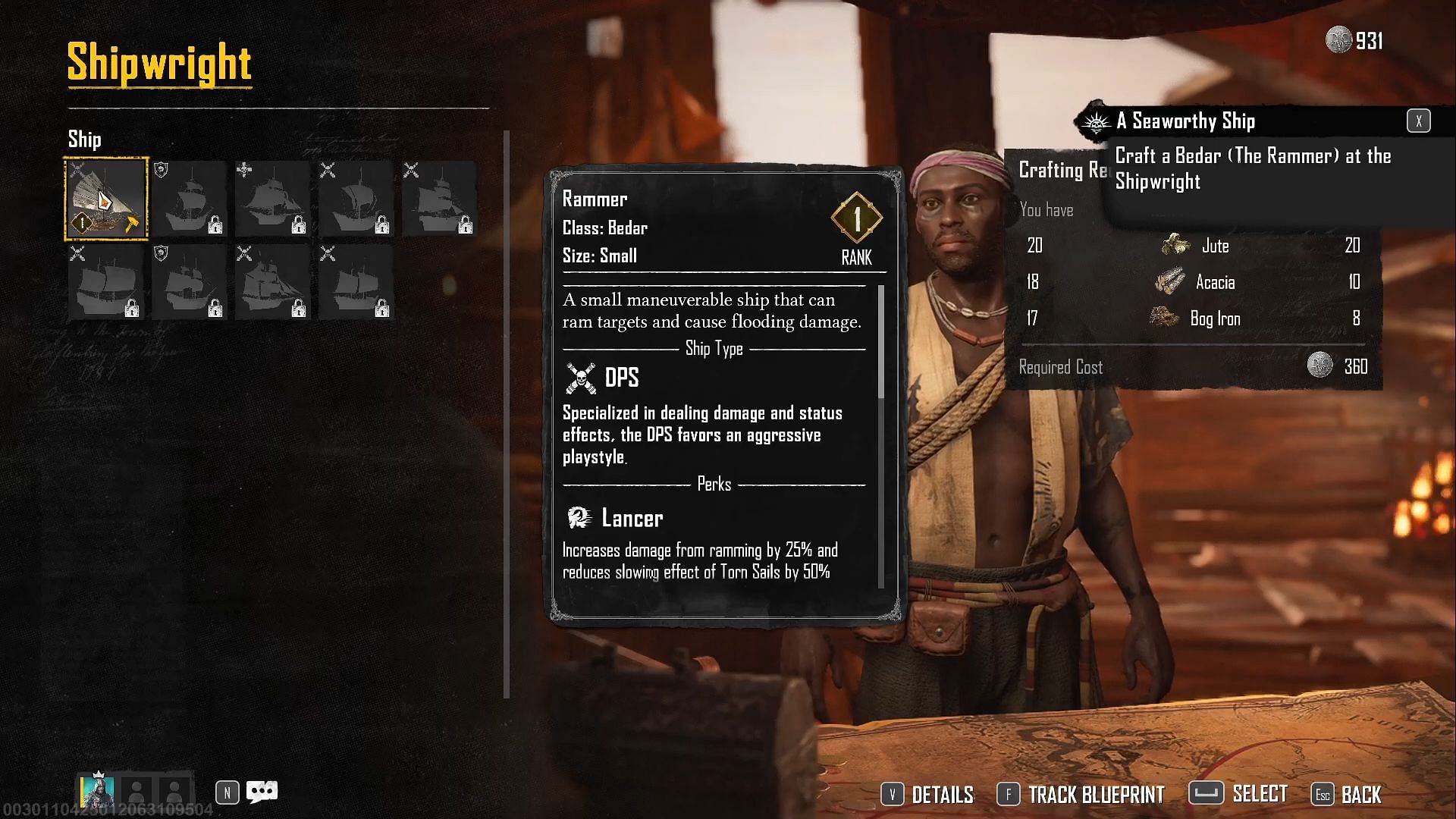
Task: Select the Jute material row
Action: pos(1213,246)
